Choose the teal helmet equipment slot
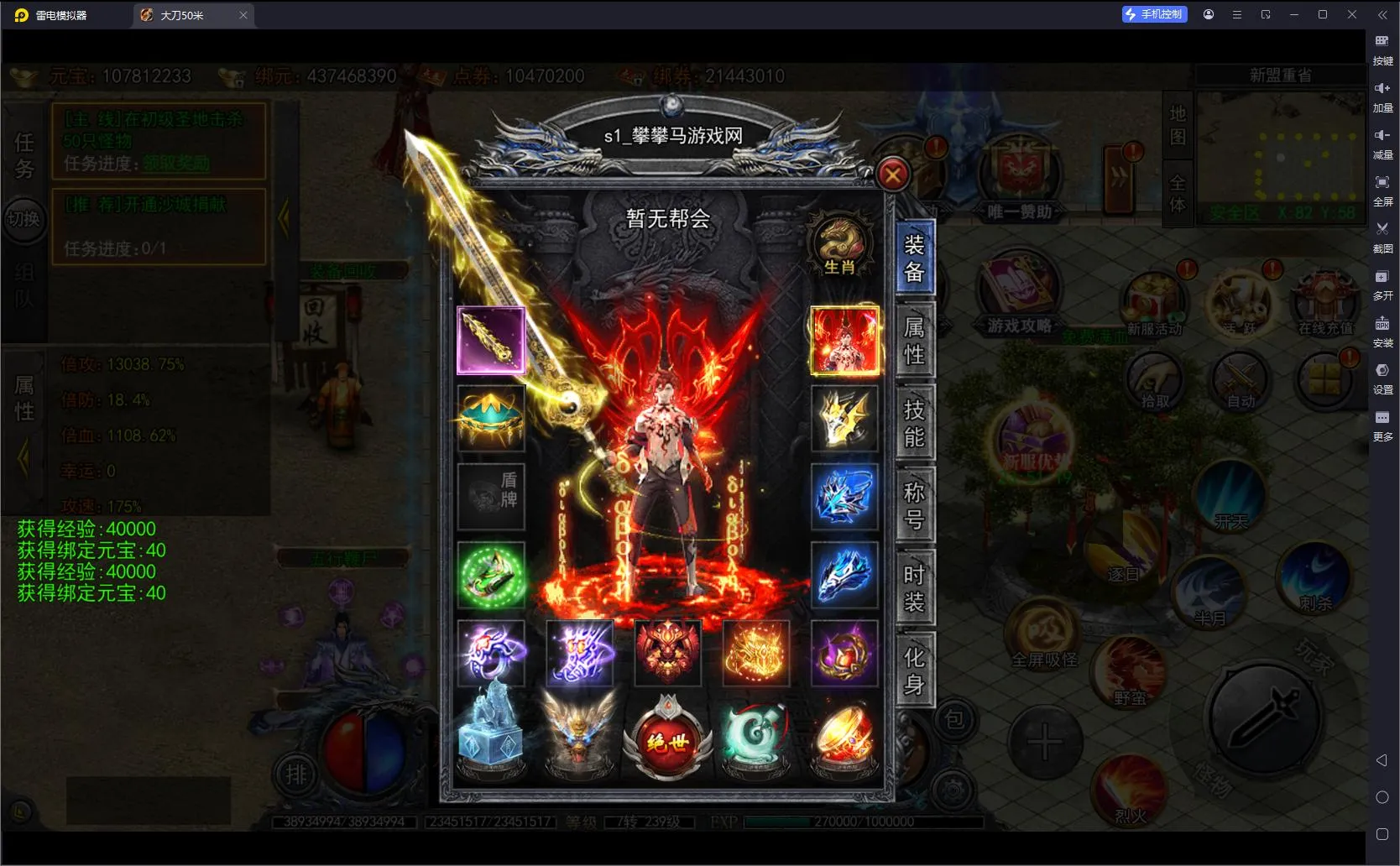Viewport: 1400px width, 866px height. coord(491,418)
